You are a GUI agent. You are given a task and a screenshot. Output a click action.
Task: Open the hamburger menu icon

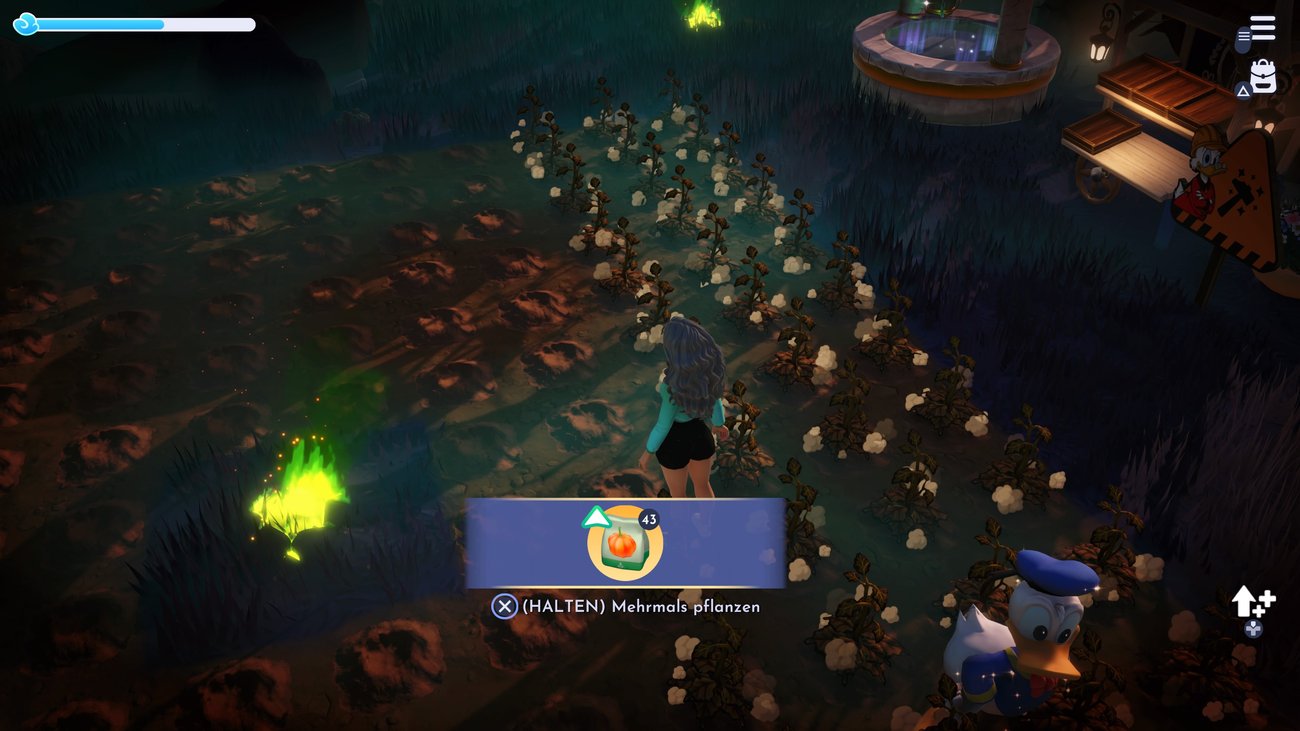coord(1262,28)
